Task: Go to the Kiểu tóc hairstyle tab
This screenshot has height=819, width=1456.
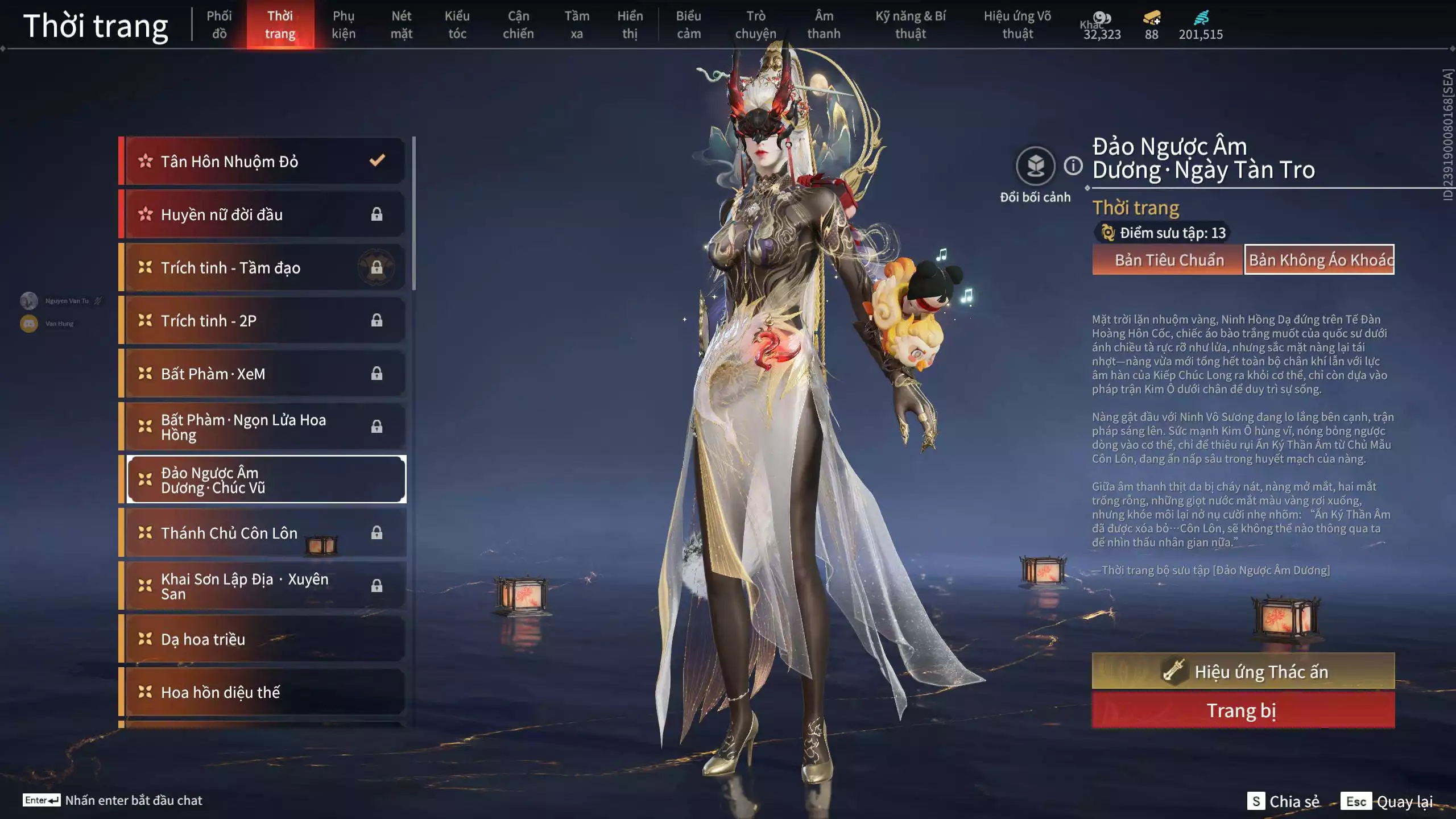Action: (457, 25)
